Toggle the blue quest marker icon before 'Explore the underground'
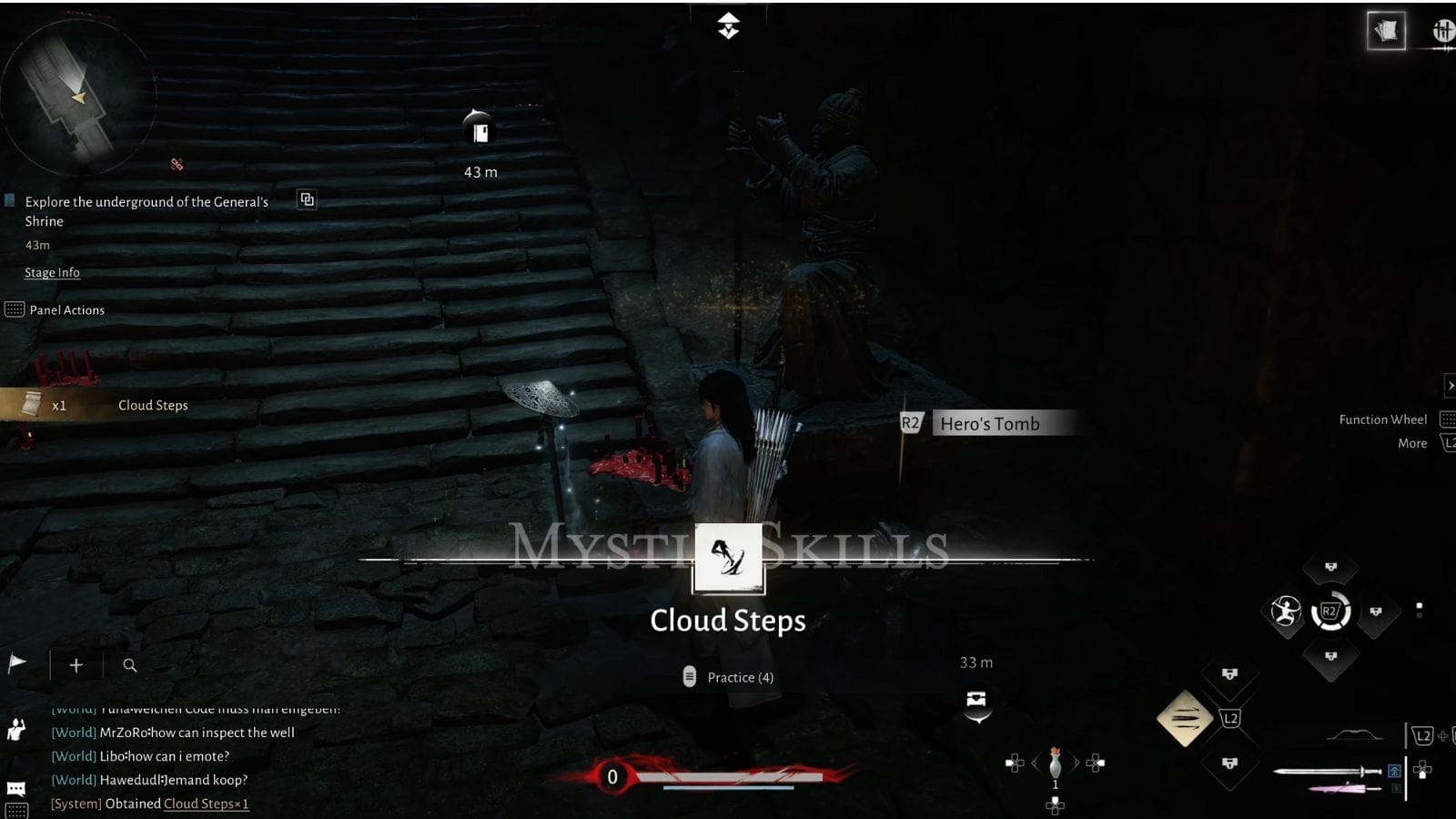Screen dimensions: 1456x819 [10, 201]
